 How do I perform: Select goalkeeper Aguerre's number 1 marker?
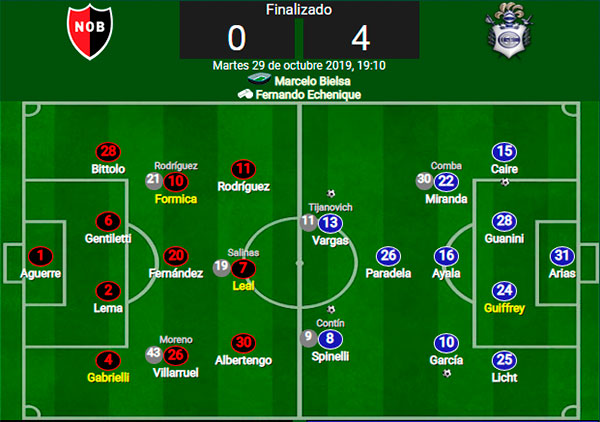[x=40, y=256]
